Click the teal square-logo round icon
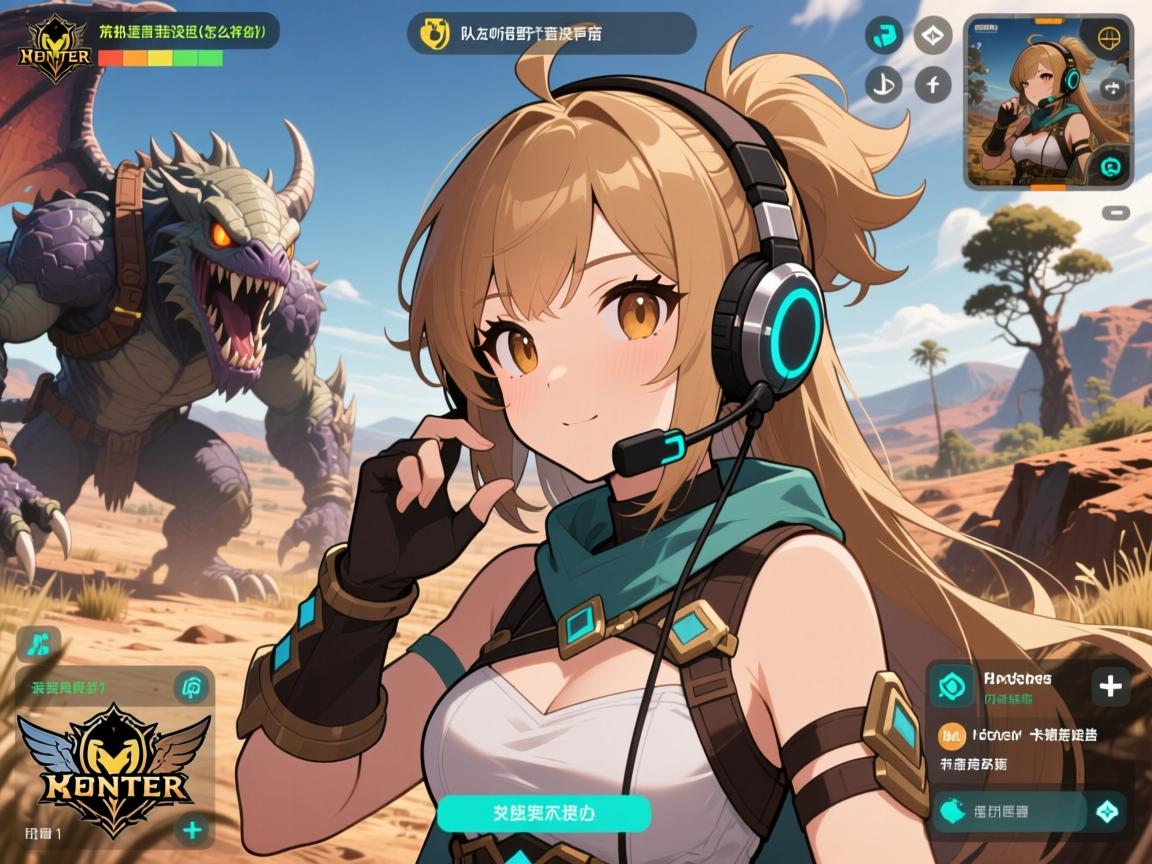 tap(882, 36)
